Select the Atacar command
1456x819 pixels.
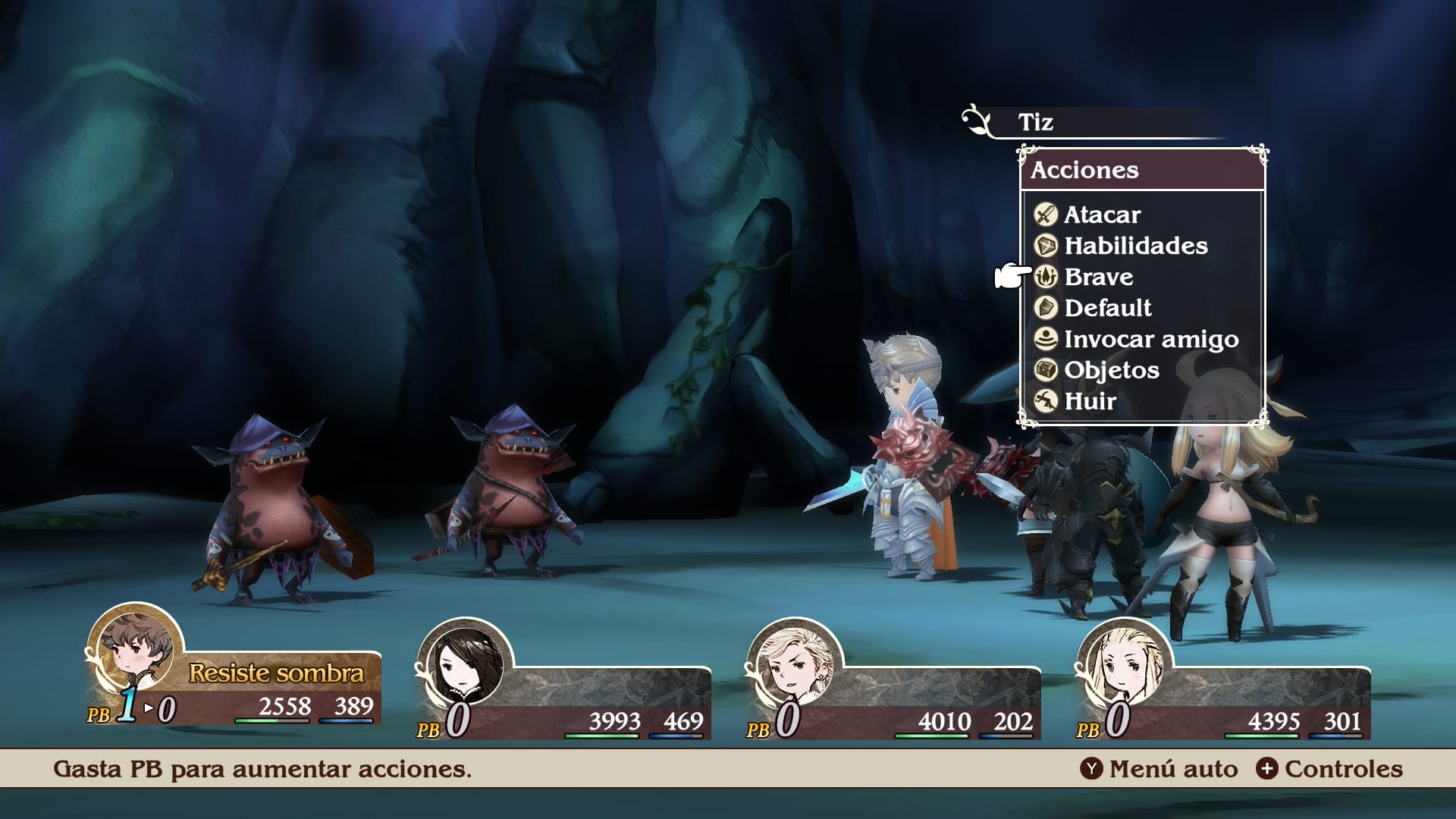(1101, 215)
